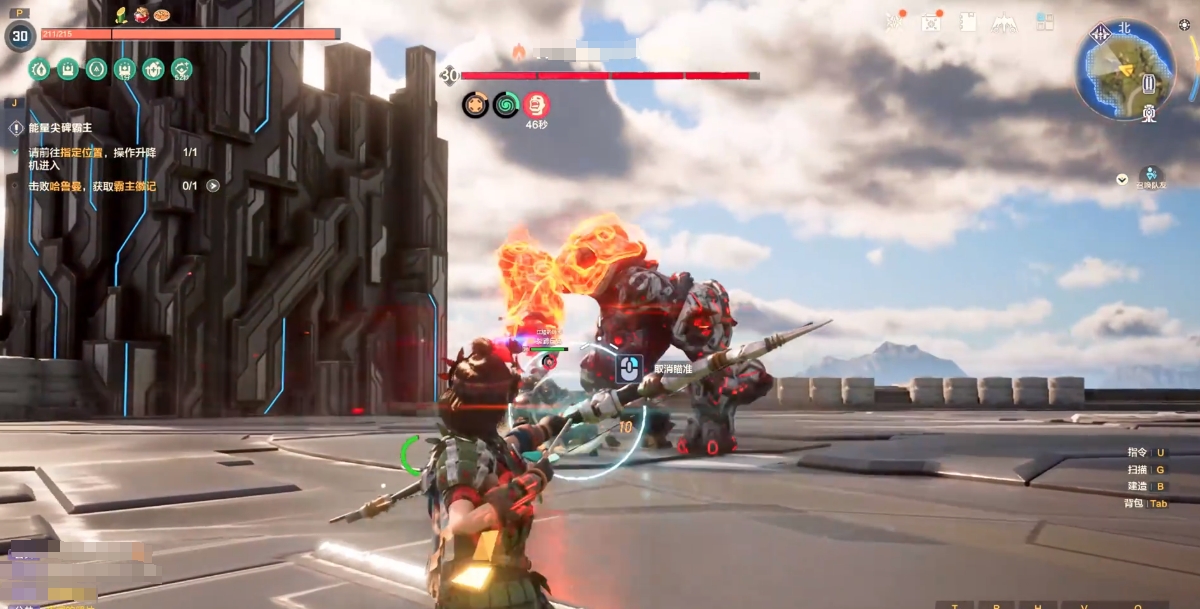Open the four-square grid menu icon
Screen dimensions: 1200x609
(x=1044, y=21)
